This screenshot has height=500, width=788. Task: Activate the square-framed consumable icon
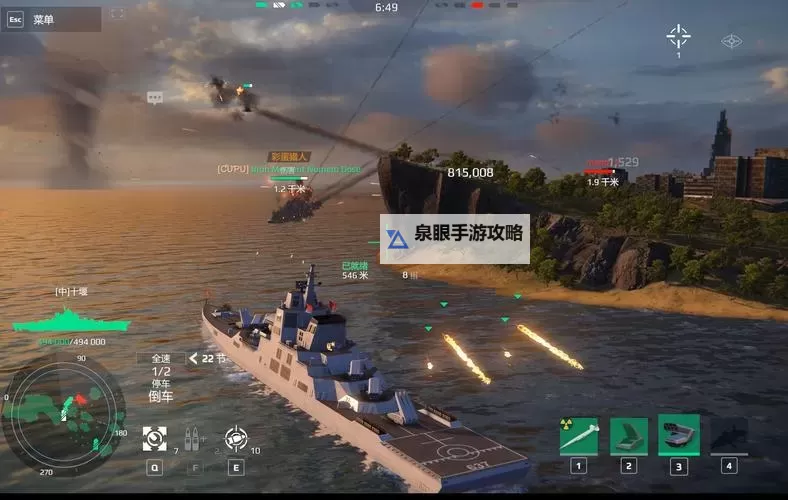point(154,438)
